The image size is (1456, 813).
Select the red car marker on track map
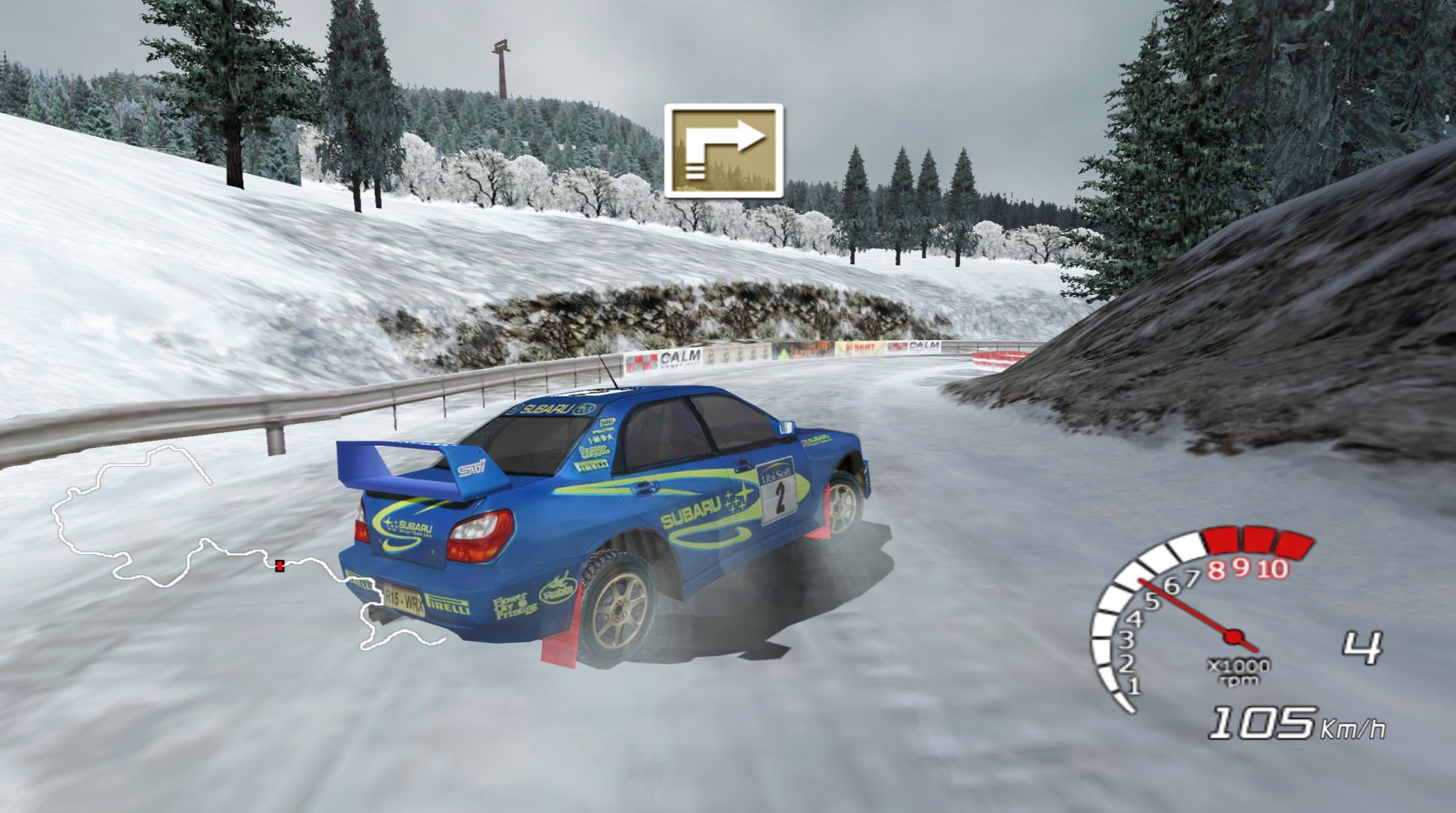(x=280, y=565)
